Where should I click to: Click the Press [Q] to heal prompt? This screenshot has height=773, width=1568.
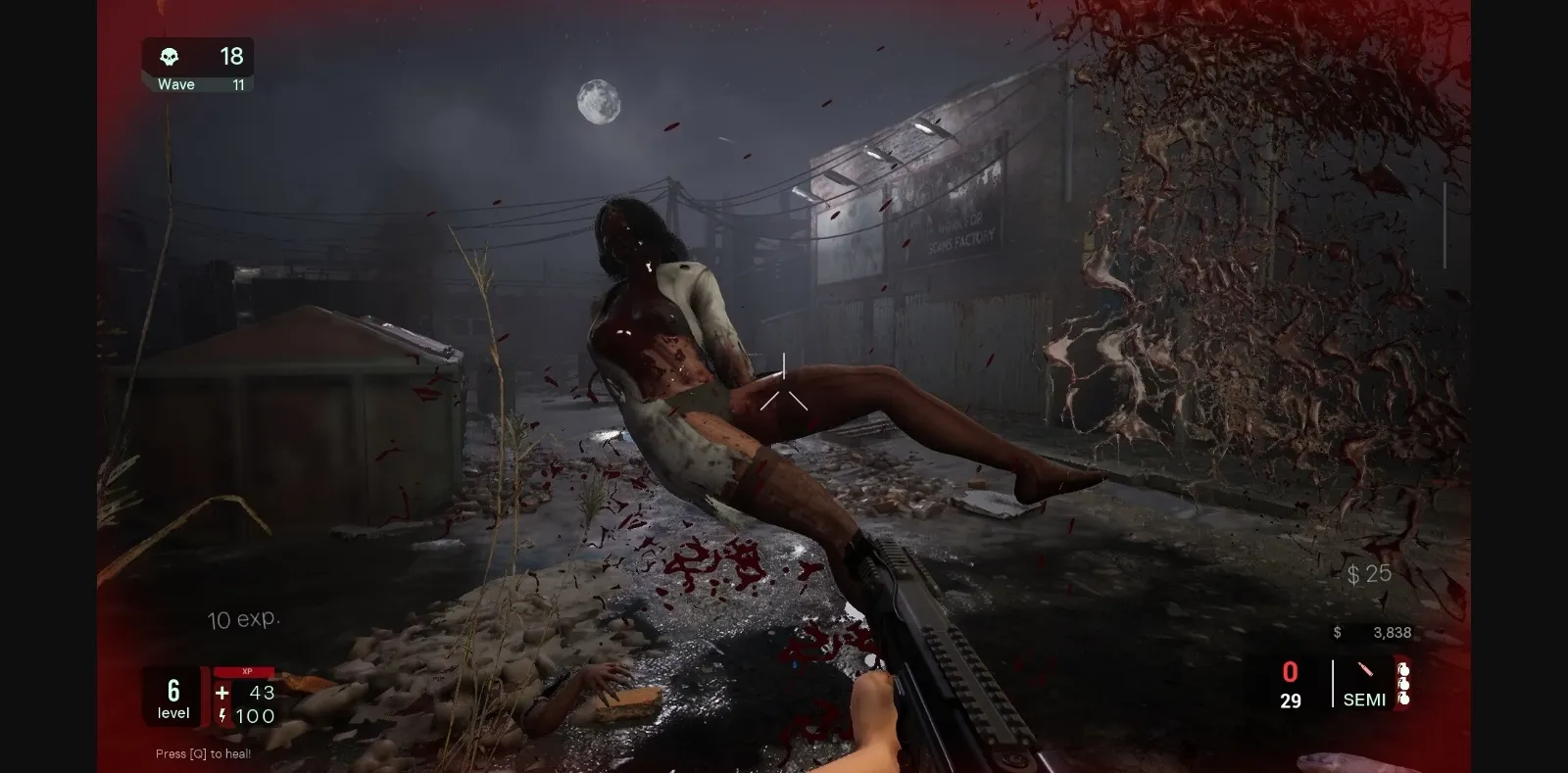[202, 753]
